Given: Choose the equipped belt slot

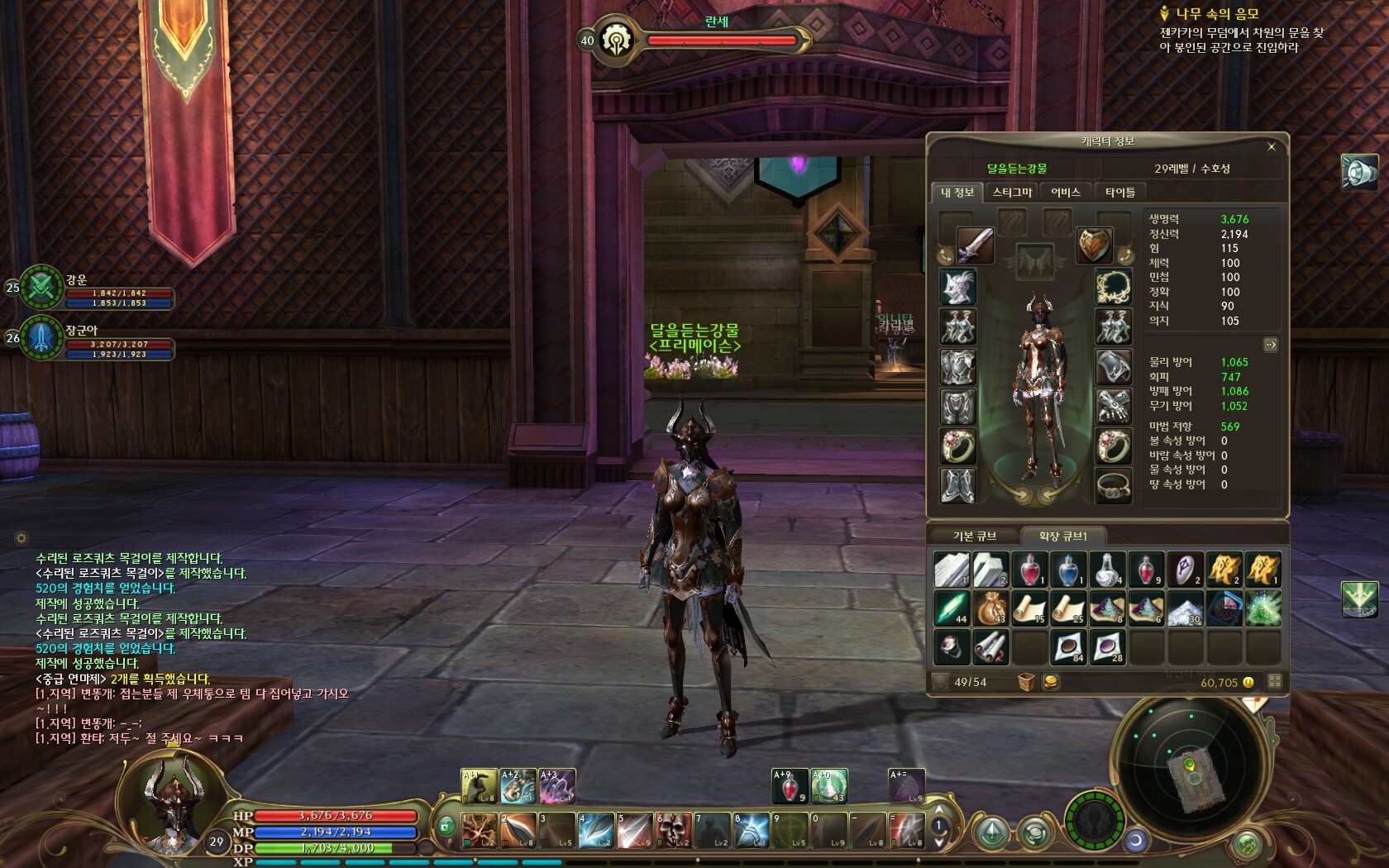Looking at the screenshot, I should [x=1114, y=486].
